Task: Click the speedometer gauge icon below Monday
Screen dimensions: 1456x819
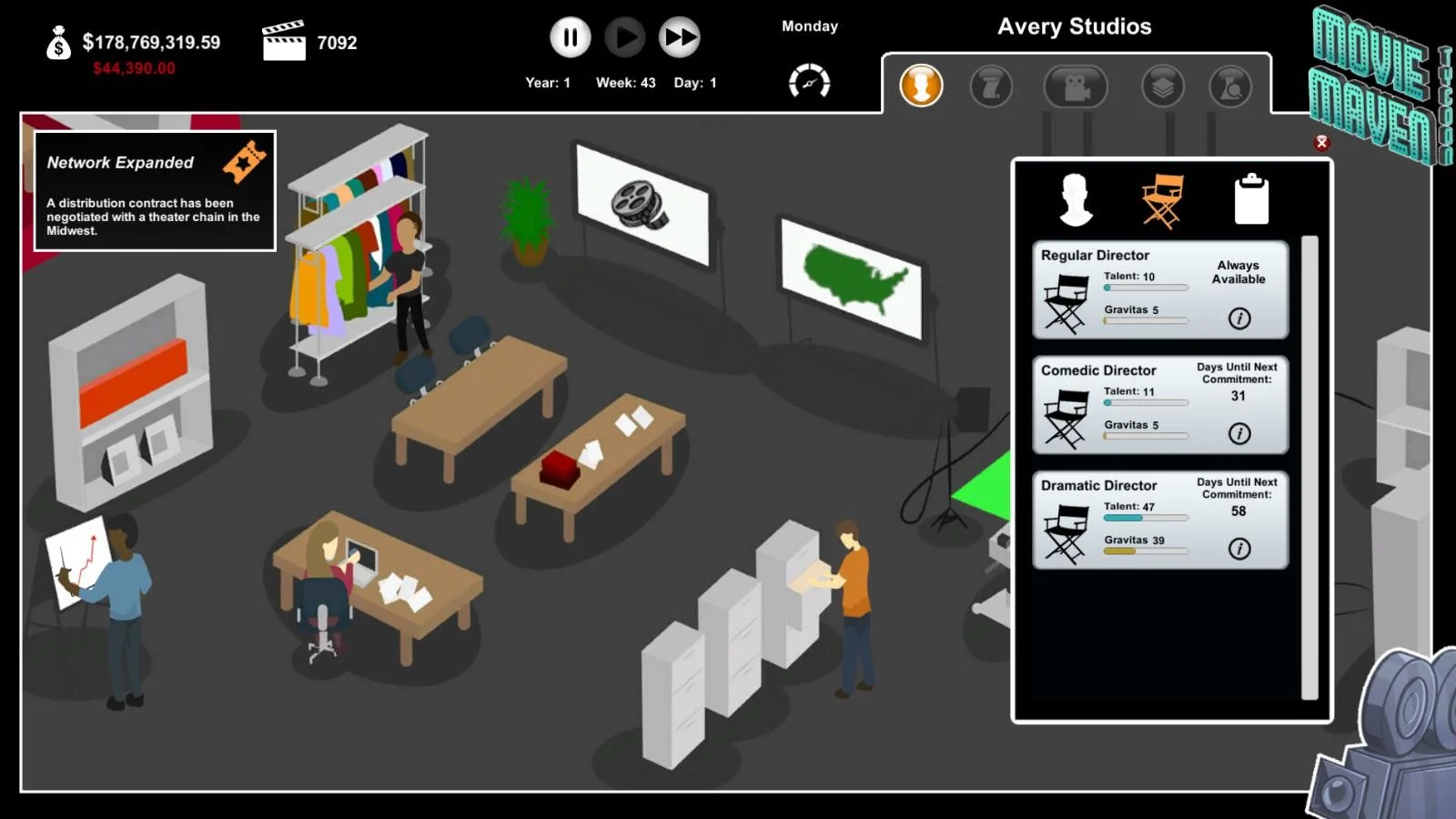Action: coord(809,82)
